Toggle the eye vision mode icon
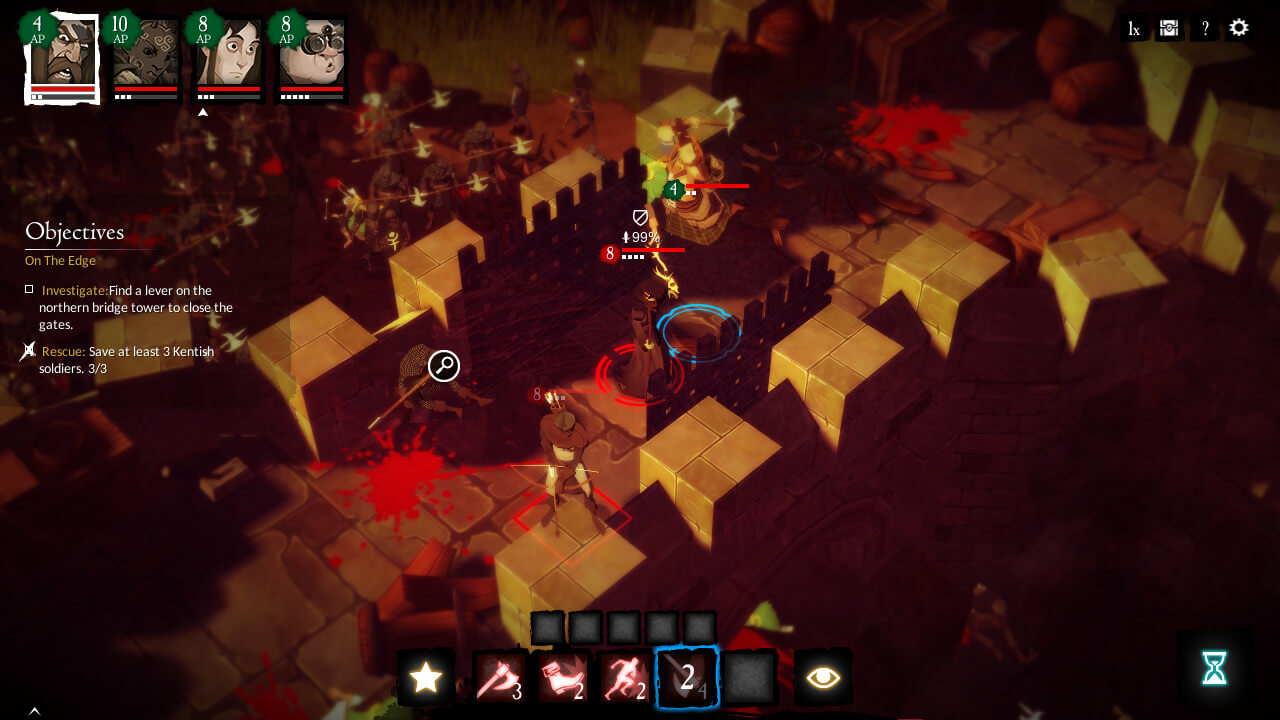Image resolution: width=1280 pixels, height=720 pixels. [x=821, y=677]
